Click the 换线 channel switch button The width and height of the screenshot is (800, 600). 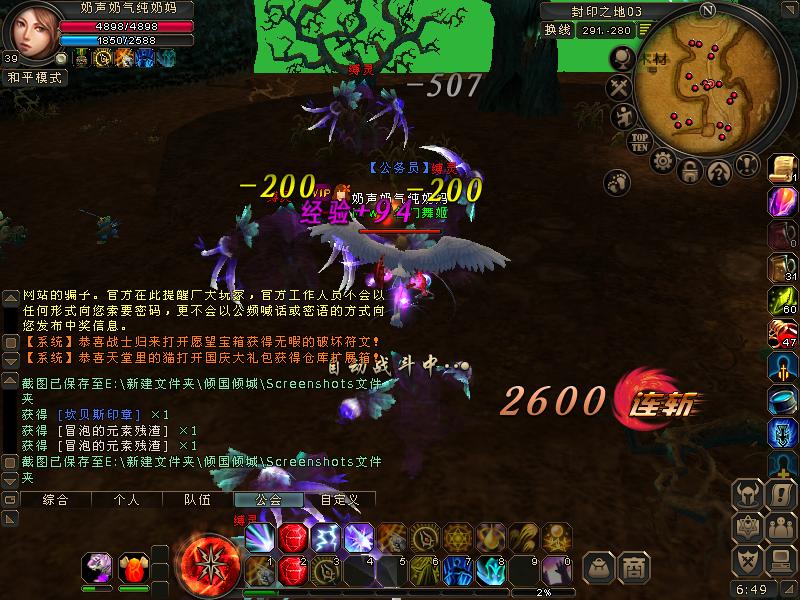558,29
